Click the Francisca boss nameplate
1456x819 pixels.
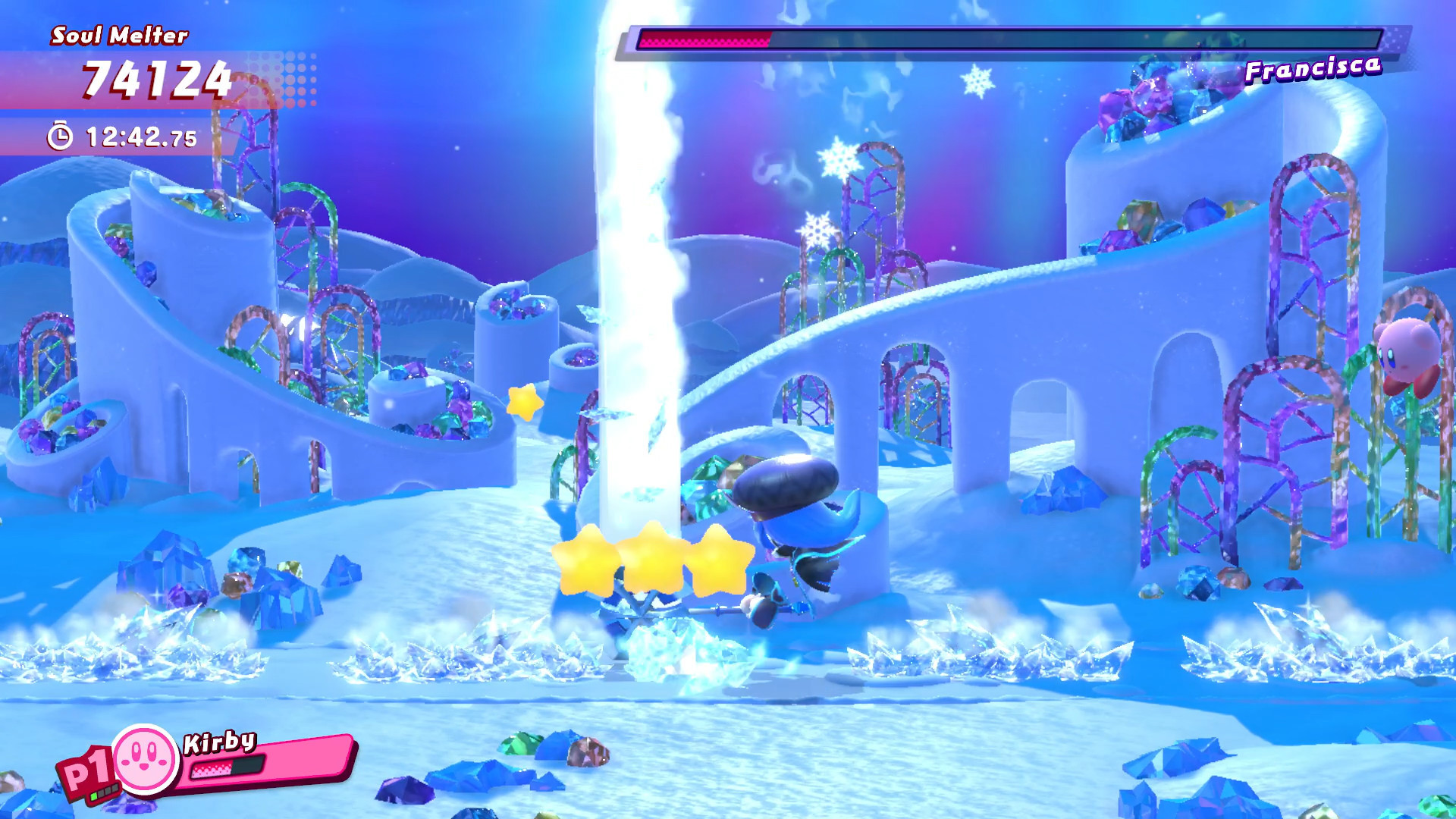click(1314, 68)
